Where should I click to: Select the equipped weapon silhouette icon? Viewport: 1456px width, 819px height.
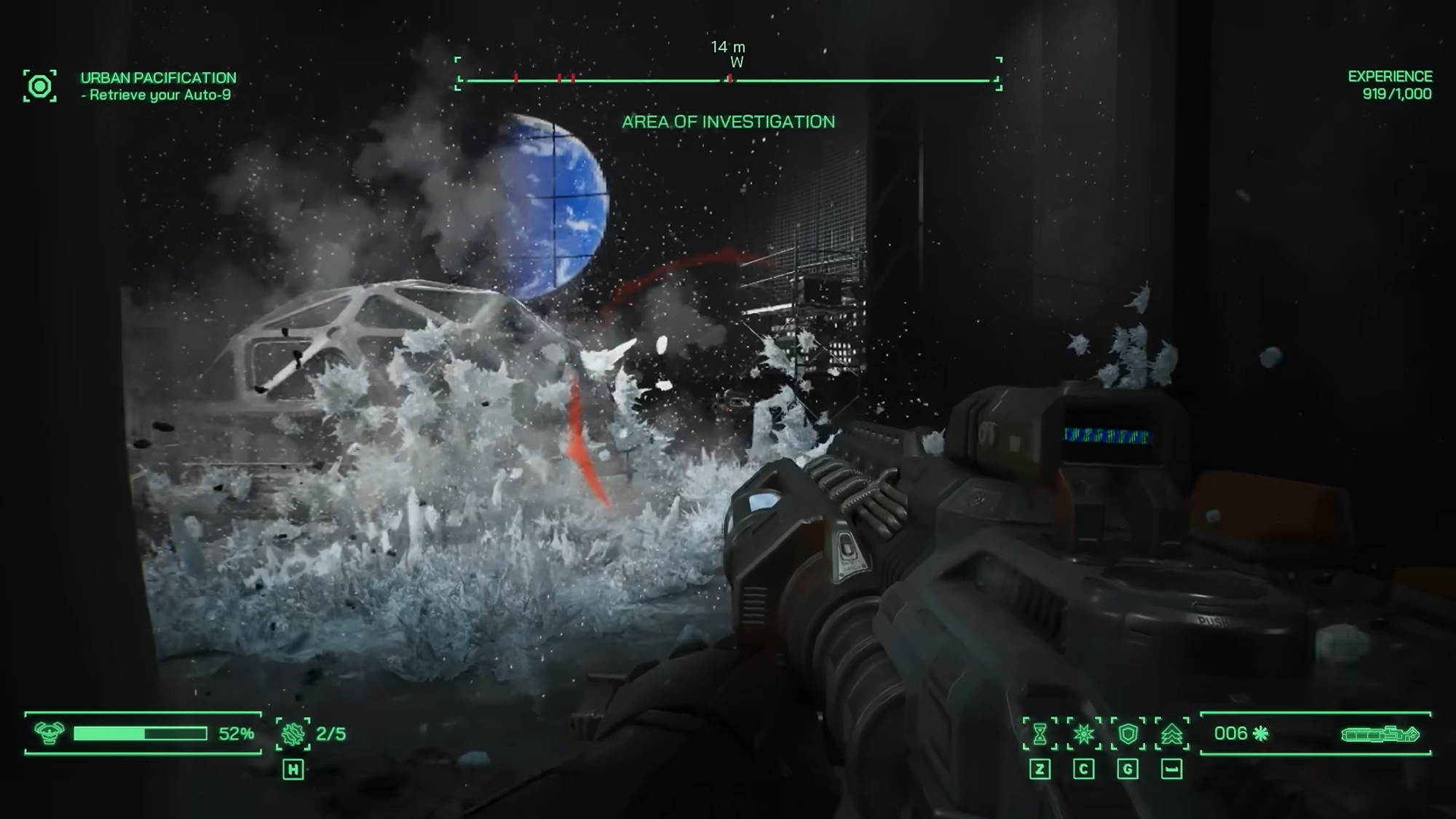pos(1380,734)
